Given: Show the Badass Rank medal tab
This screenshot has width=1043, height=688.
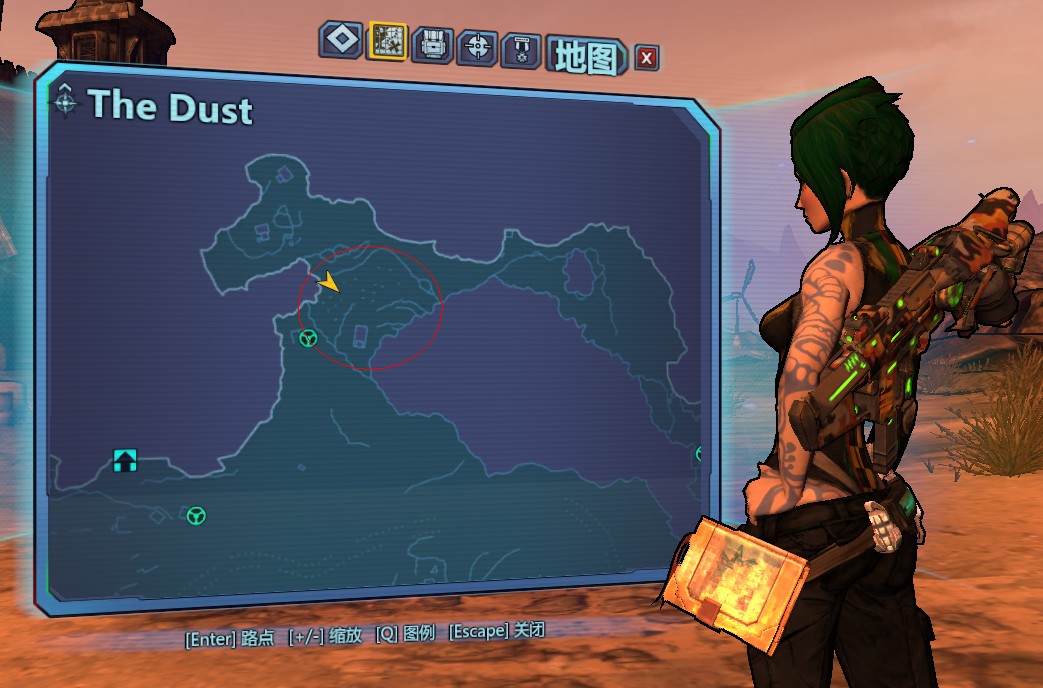Looking at the screenshot, I should click(521, 49).
